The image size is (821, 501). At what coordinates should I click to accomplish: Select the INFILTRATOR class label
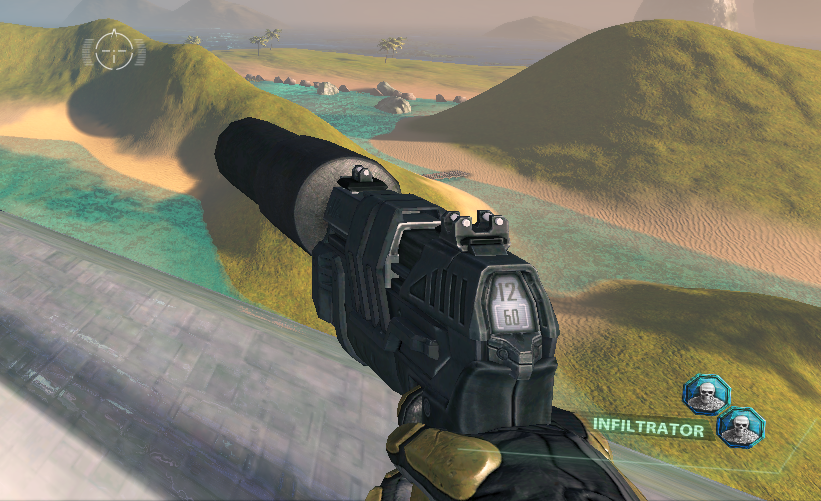[648, 425]
